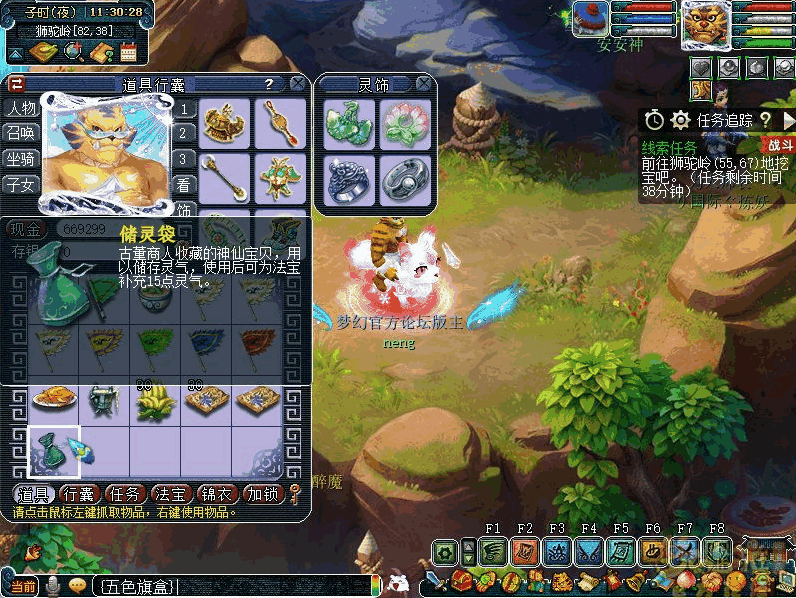Close the 灵饰 accessory panel
The width and height of the screenshot is (796, 598).
click(x=424, y=84)
